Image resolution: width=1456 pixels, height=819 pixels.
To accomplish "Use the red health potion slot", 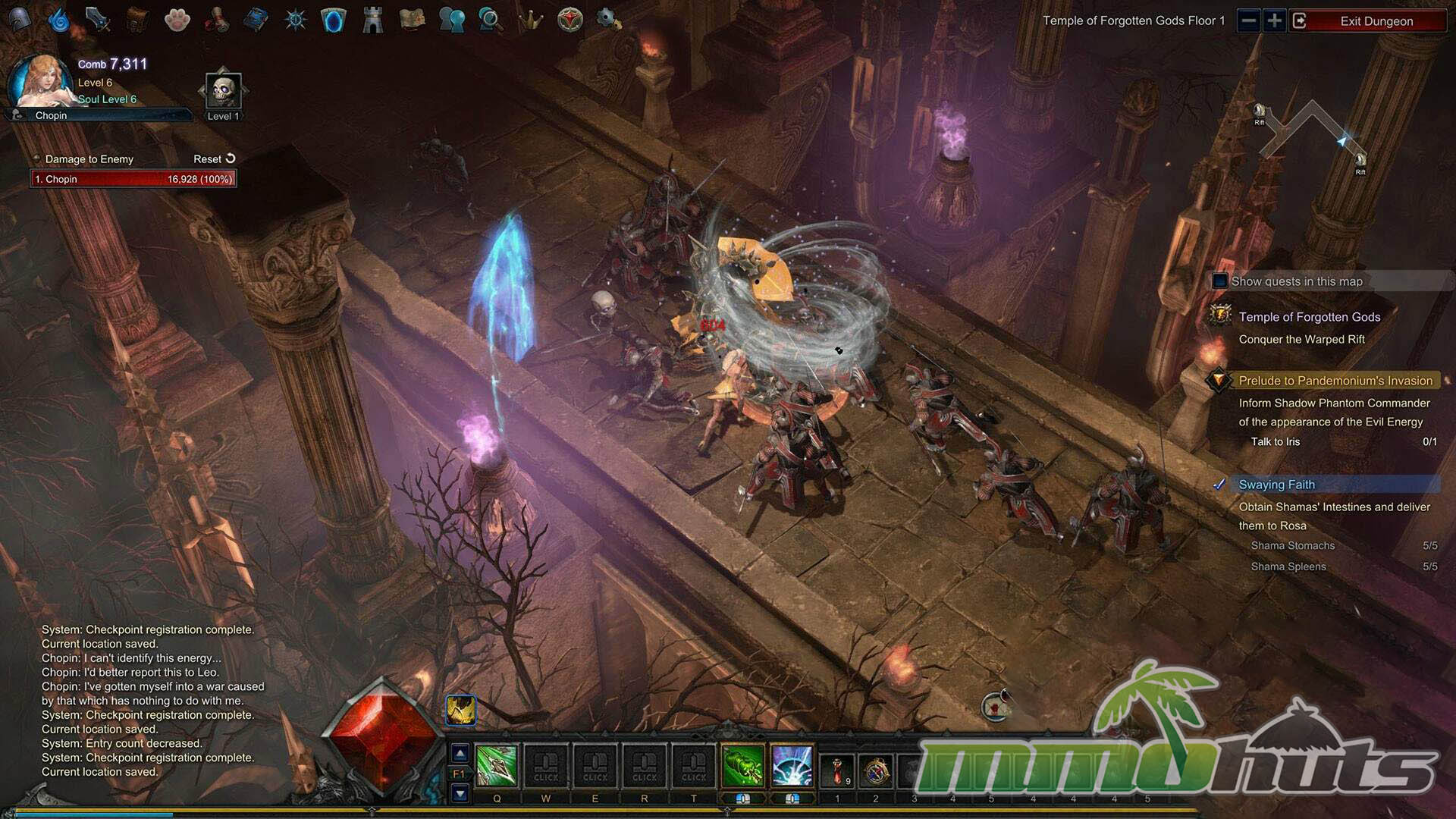I will coord(837,770).
